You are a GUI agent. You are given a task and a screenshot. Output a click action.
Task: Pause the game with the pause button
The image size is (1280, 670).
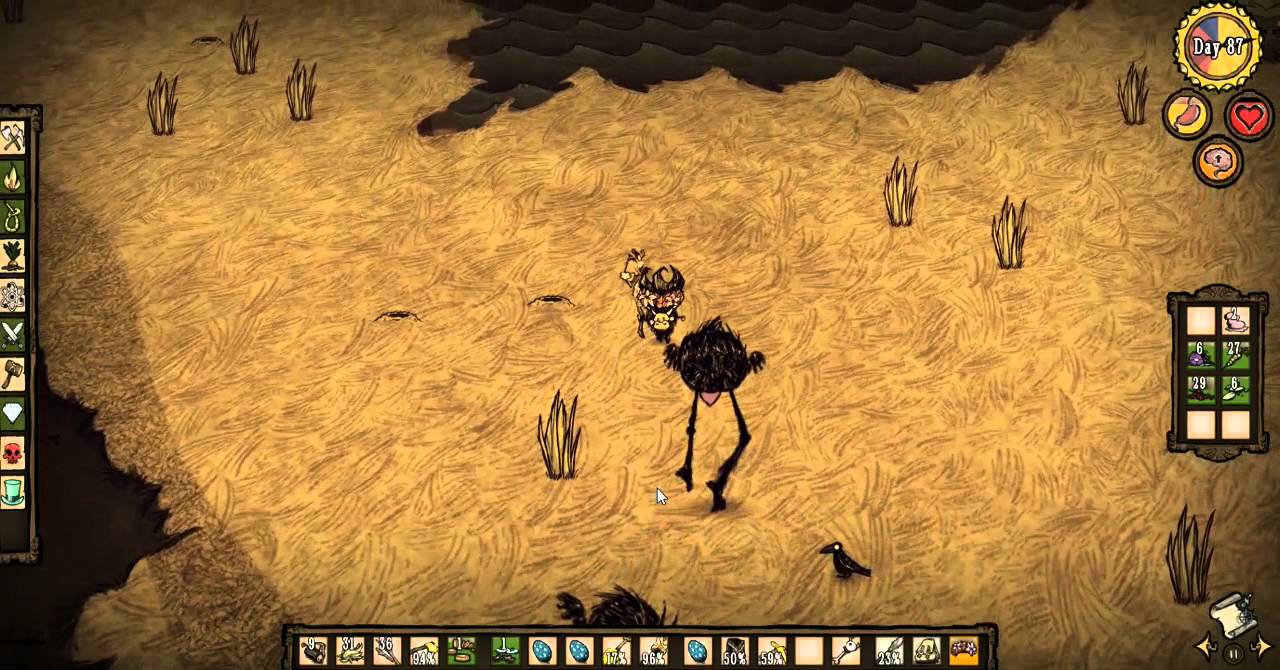tap(1234, 654)
